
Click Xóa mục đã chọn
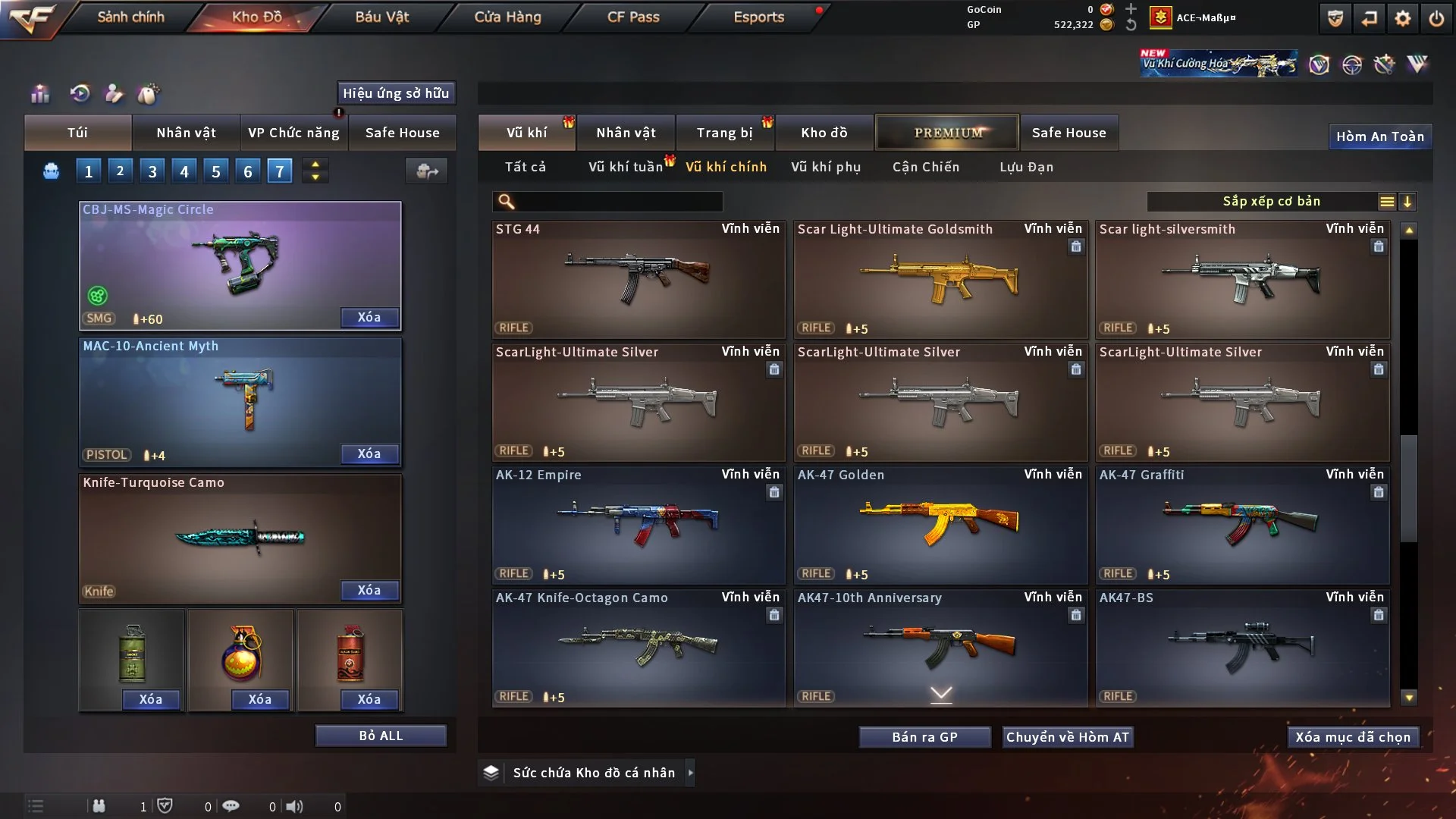1352,737
